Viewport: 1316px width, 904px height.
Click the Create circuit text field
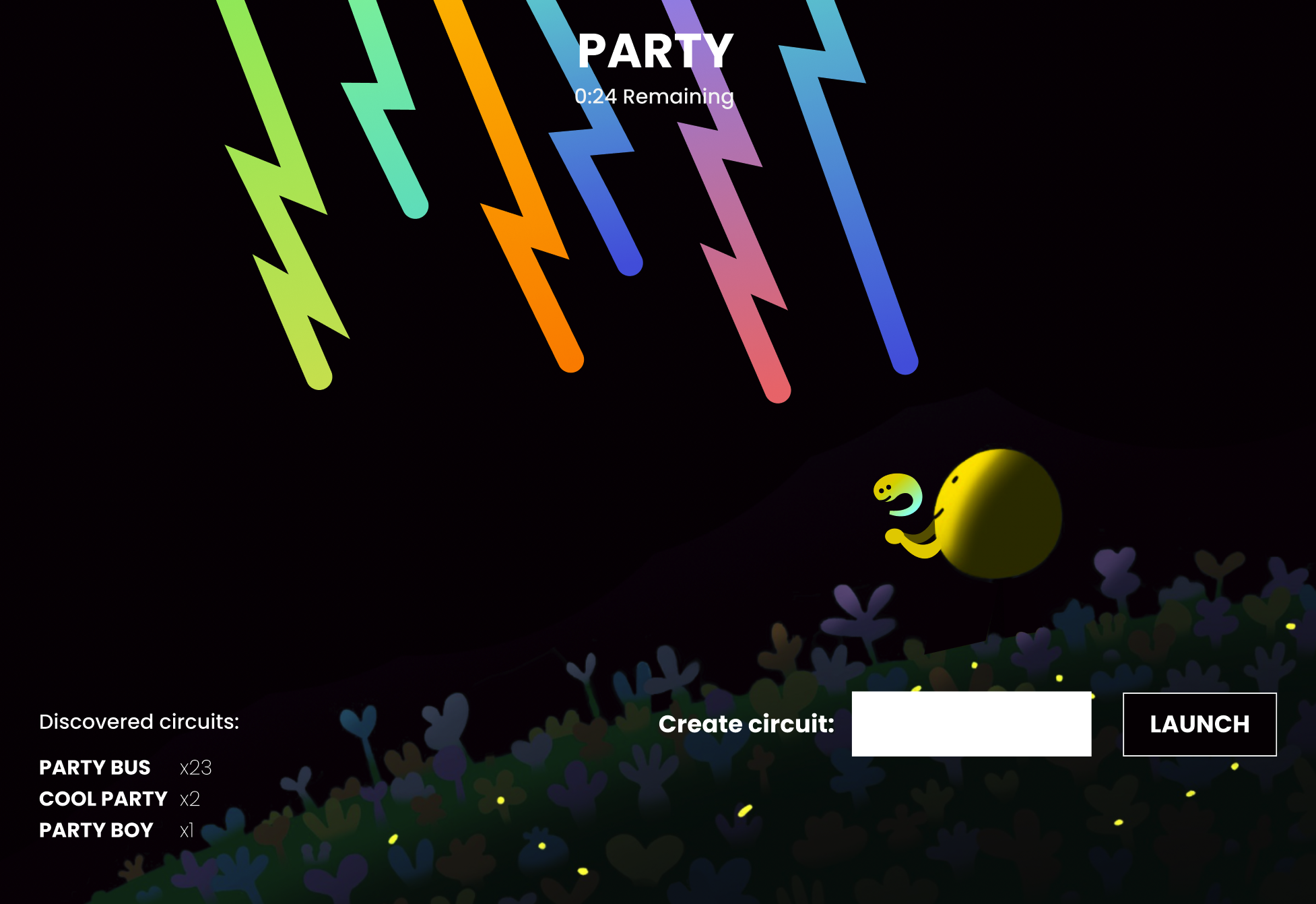point(971,724)
